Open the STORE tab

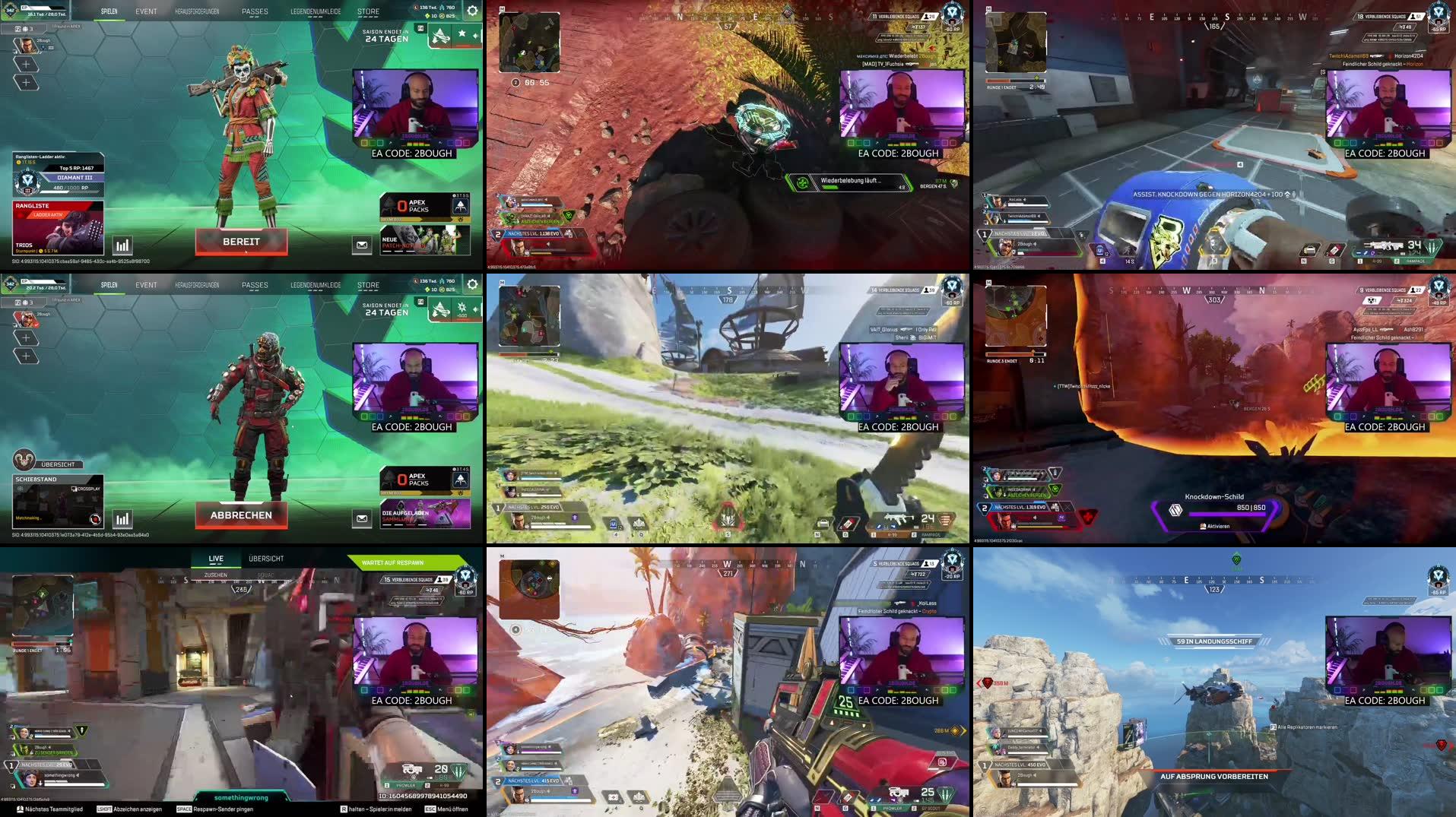click(x=369, y=11)
